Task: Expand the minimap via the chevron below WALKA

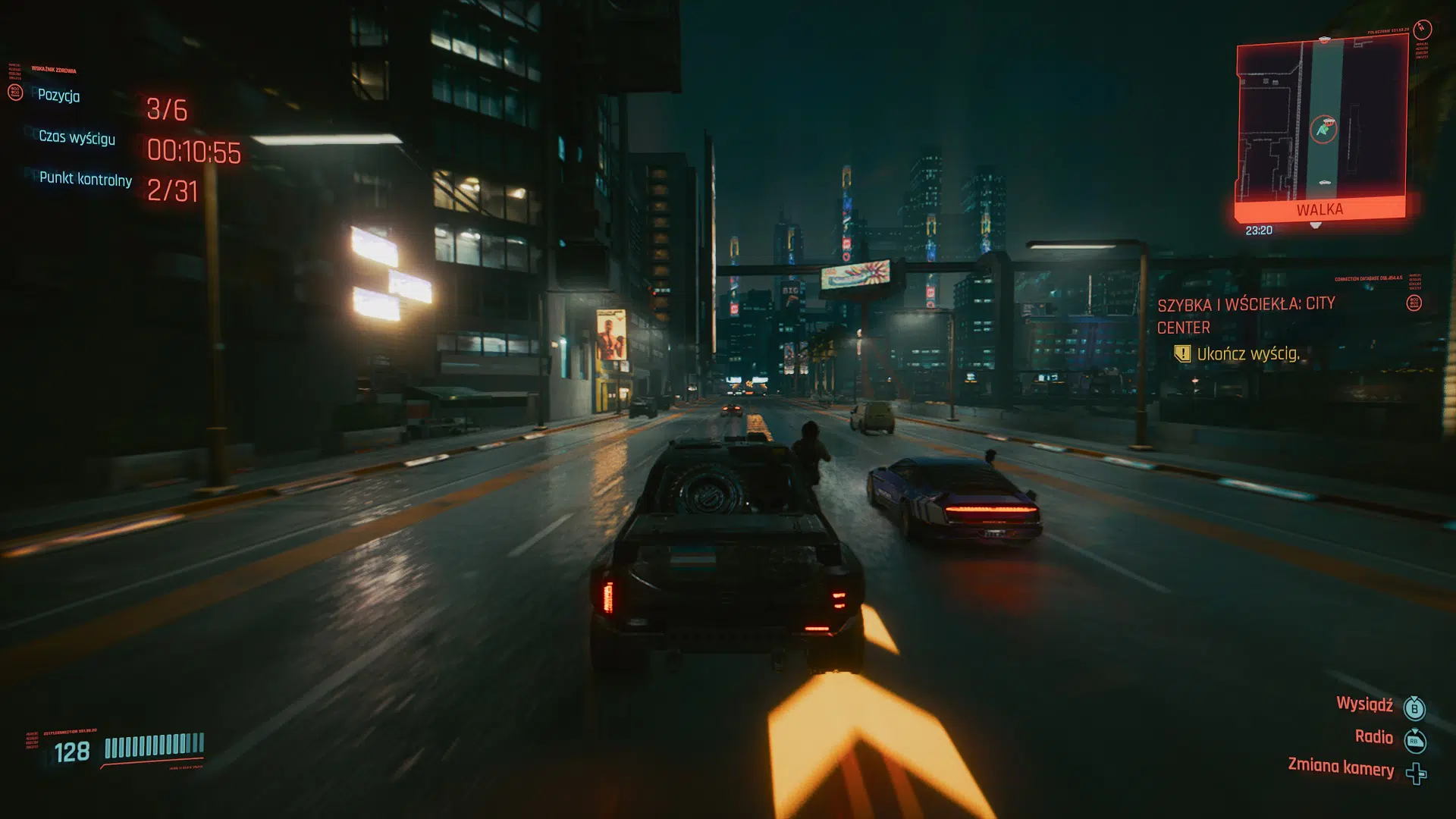Action: [x=1316, y=225]
